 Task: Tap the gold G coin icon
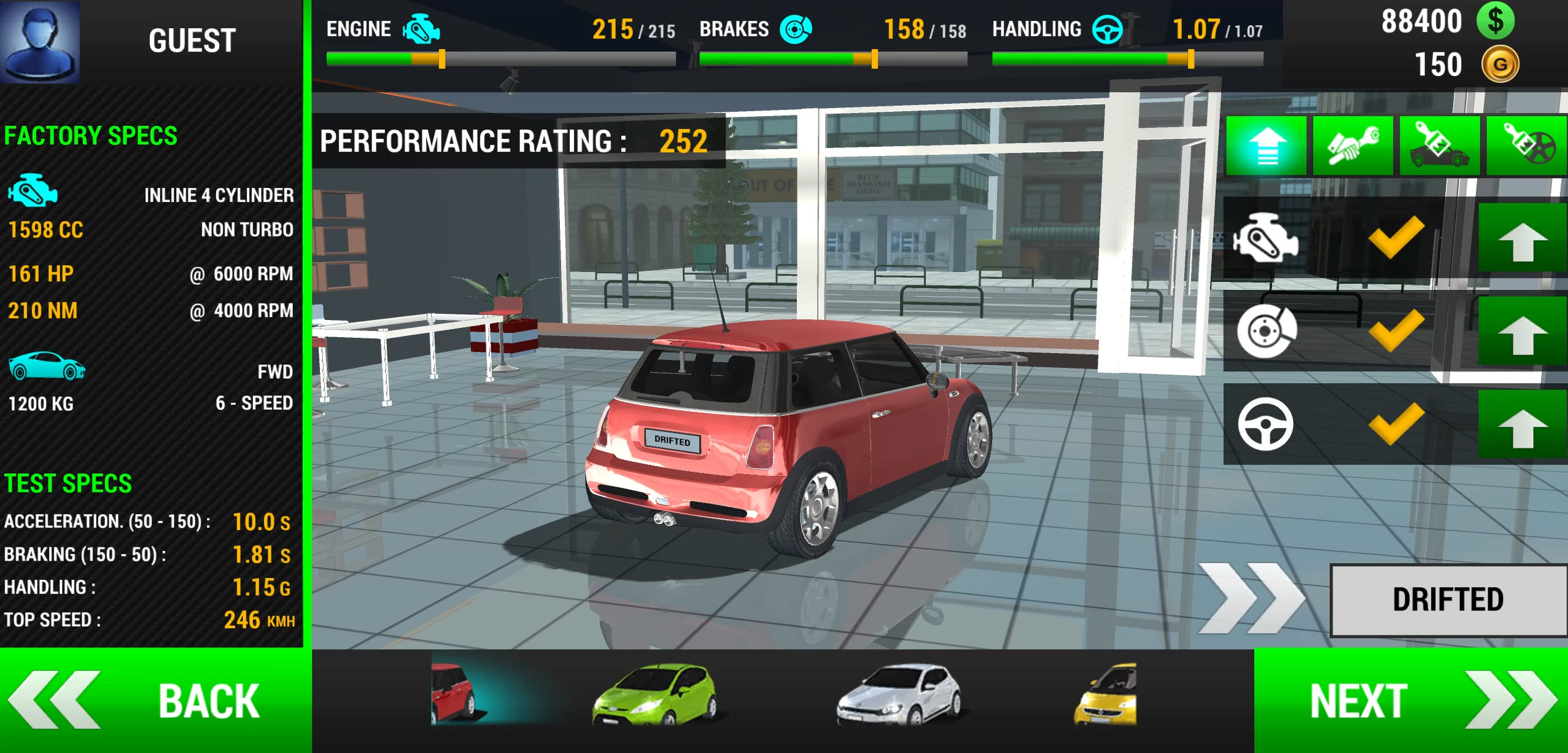1500,64
